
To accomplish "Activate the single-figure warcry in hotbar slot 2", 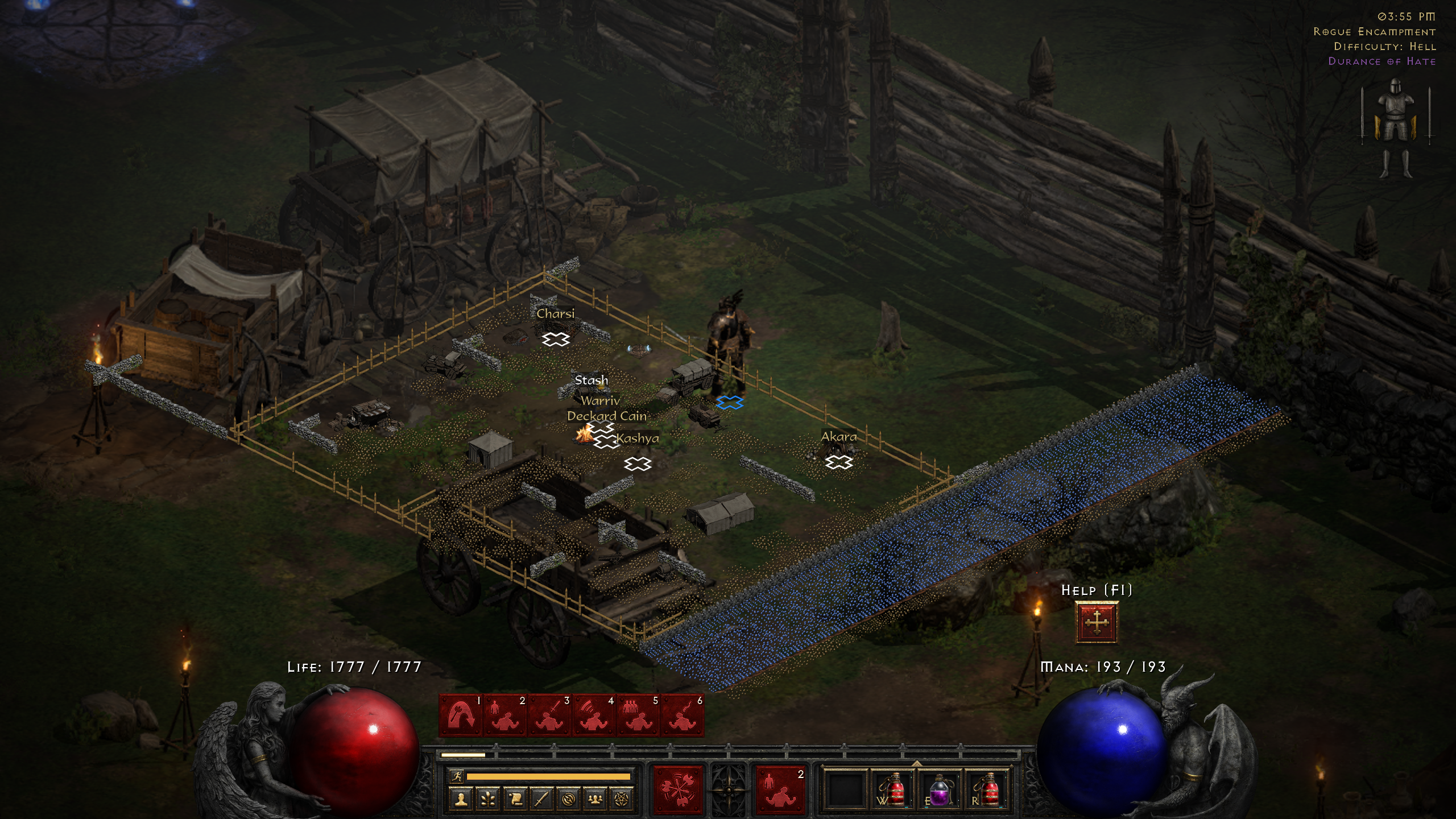I will point(504,715).
